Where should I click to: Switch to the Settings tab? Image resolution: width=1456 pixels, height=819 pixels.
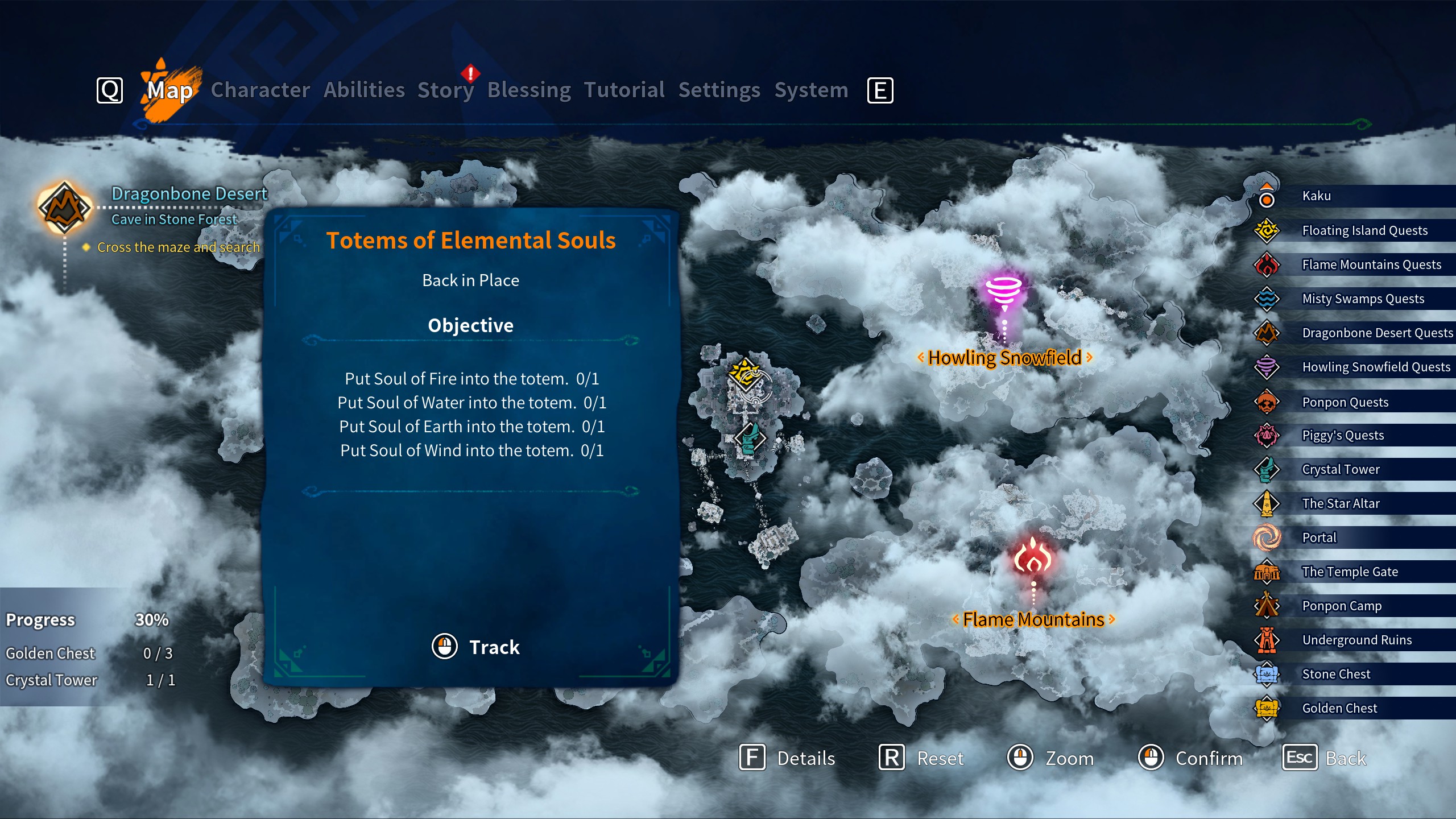tap(719, 90)
